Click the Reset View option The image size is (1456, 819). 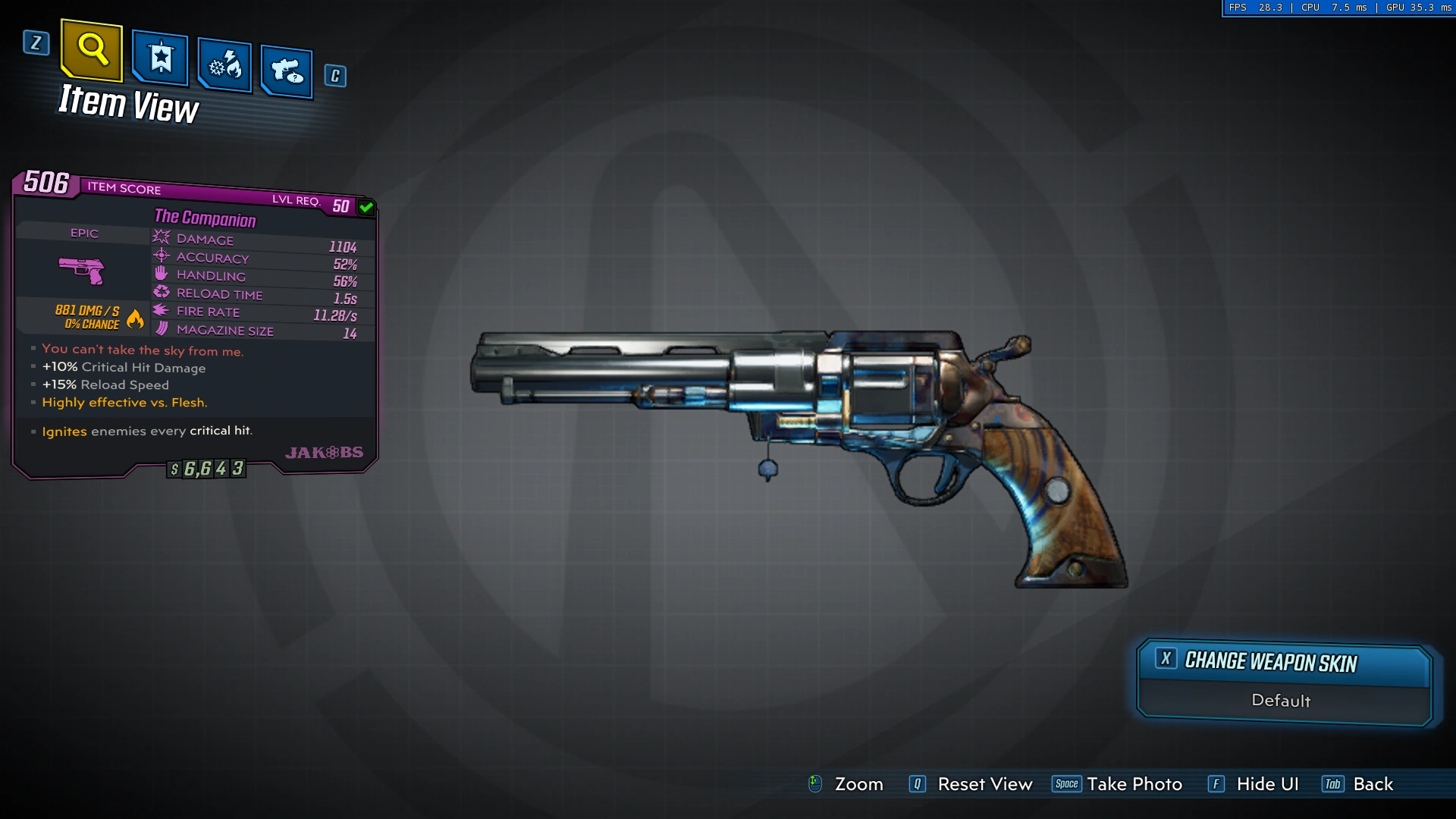pyautogui.click(x=984, y=784)
